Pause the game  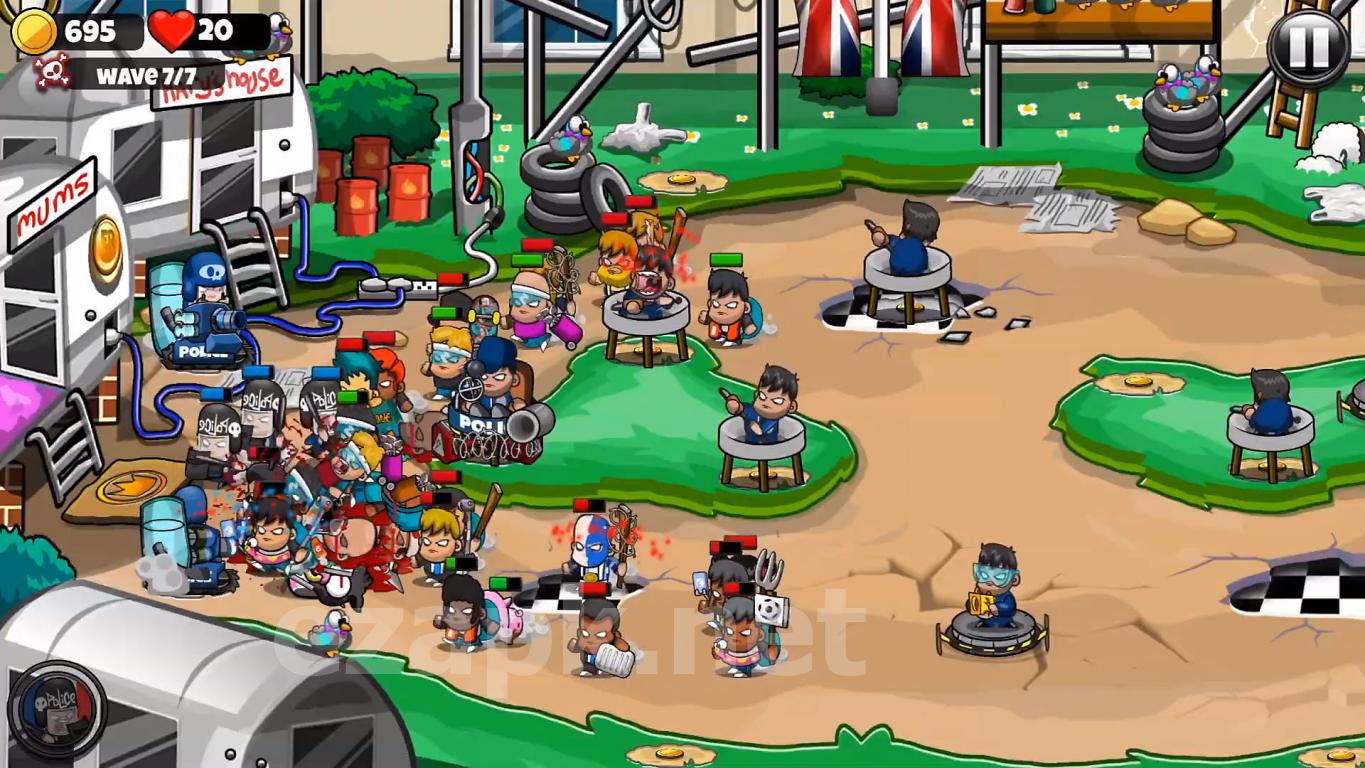pos(1308,47)
